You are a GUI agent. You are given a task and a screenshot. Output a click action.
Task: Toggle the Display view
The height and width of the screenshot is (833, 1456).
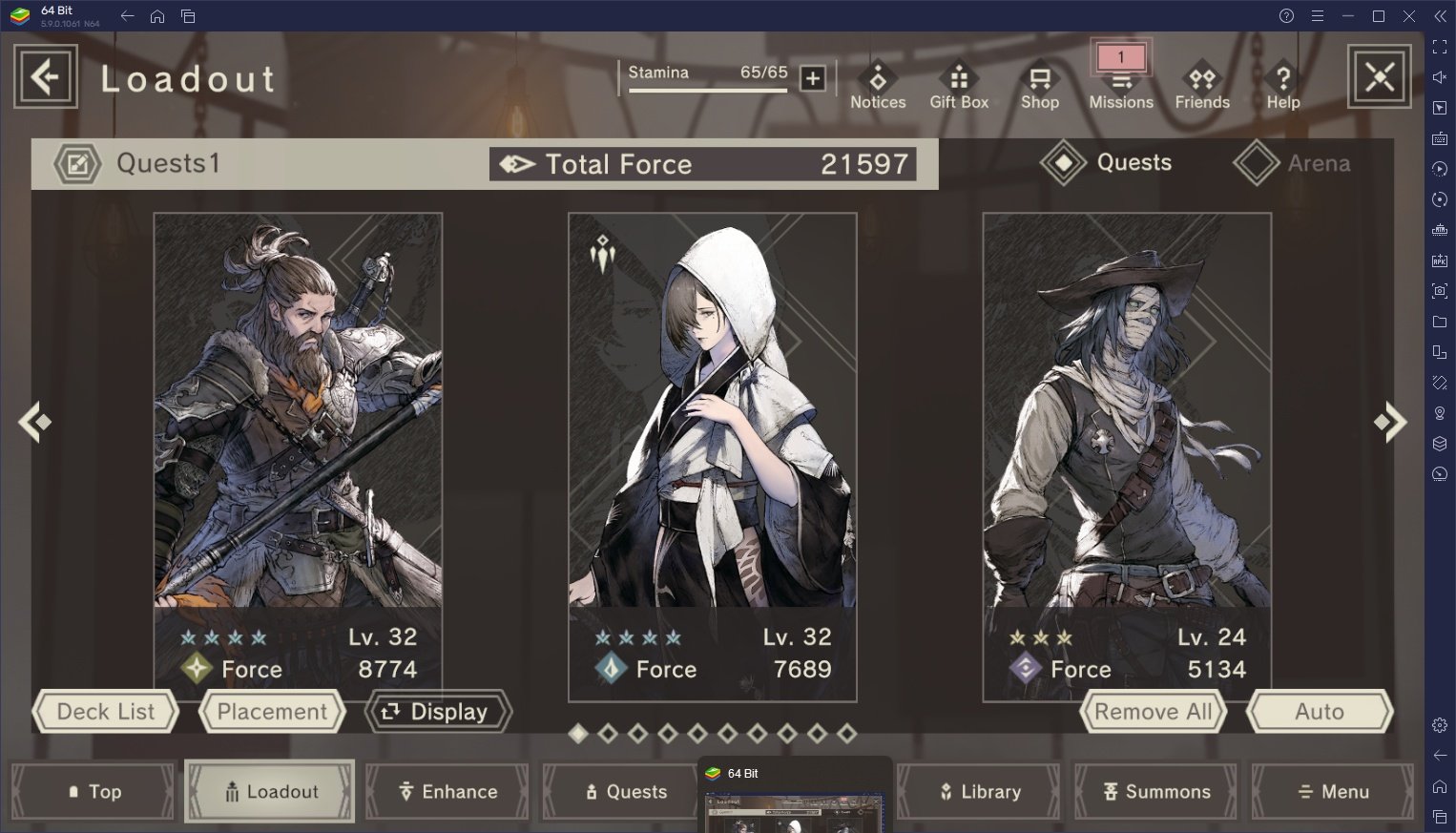click(438, 712)
